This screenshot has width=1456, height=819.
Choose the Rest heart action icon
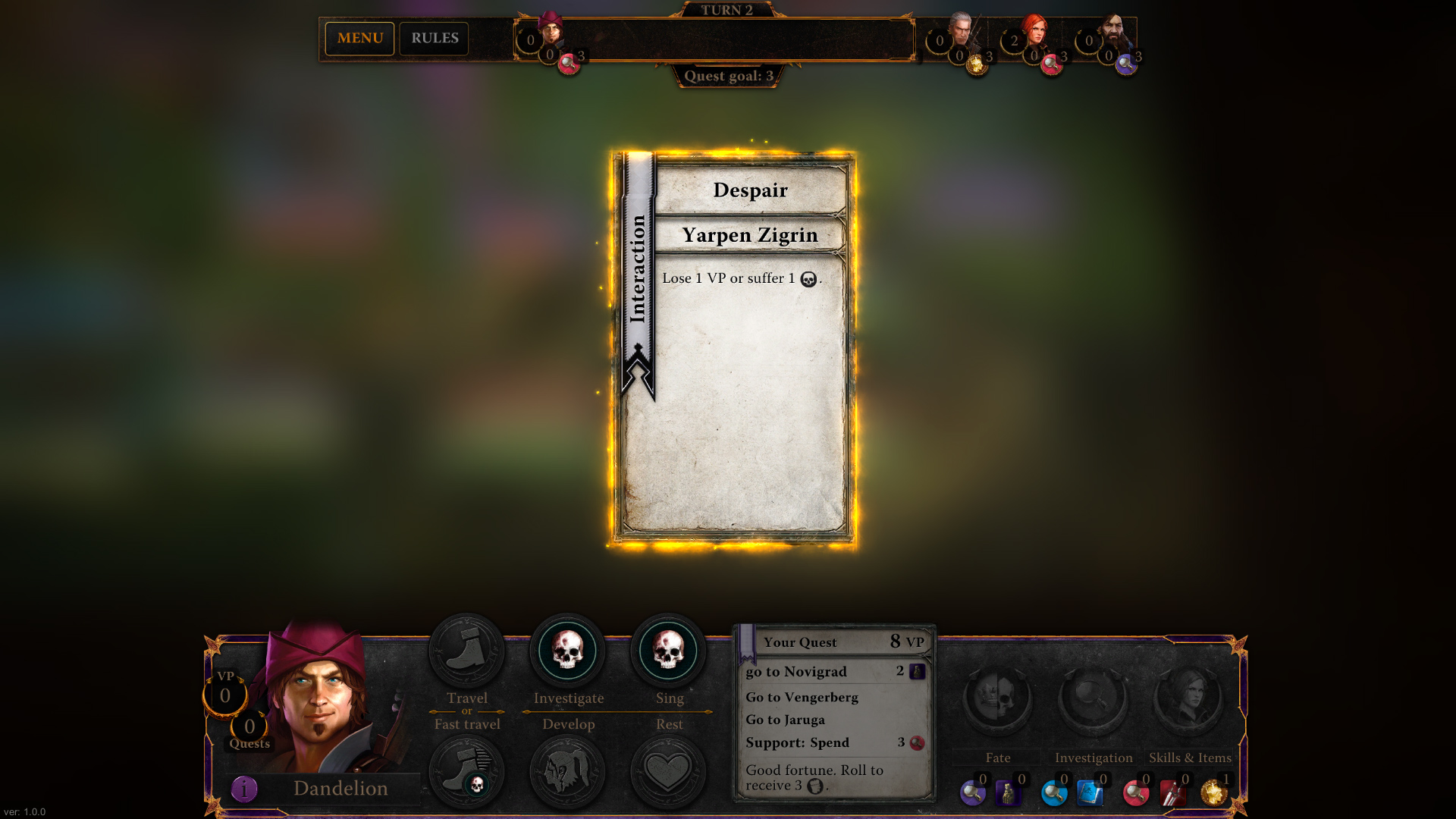(x=669, y=770)
